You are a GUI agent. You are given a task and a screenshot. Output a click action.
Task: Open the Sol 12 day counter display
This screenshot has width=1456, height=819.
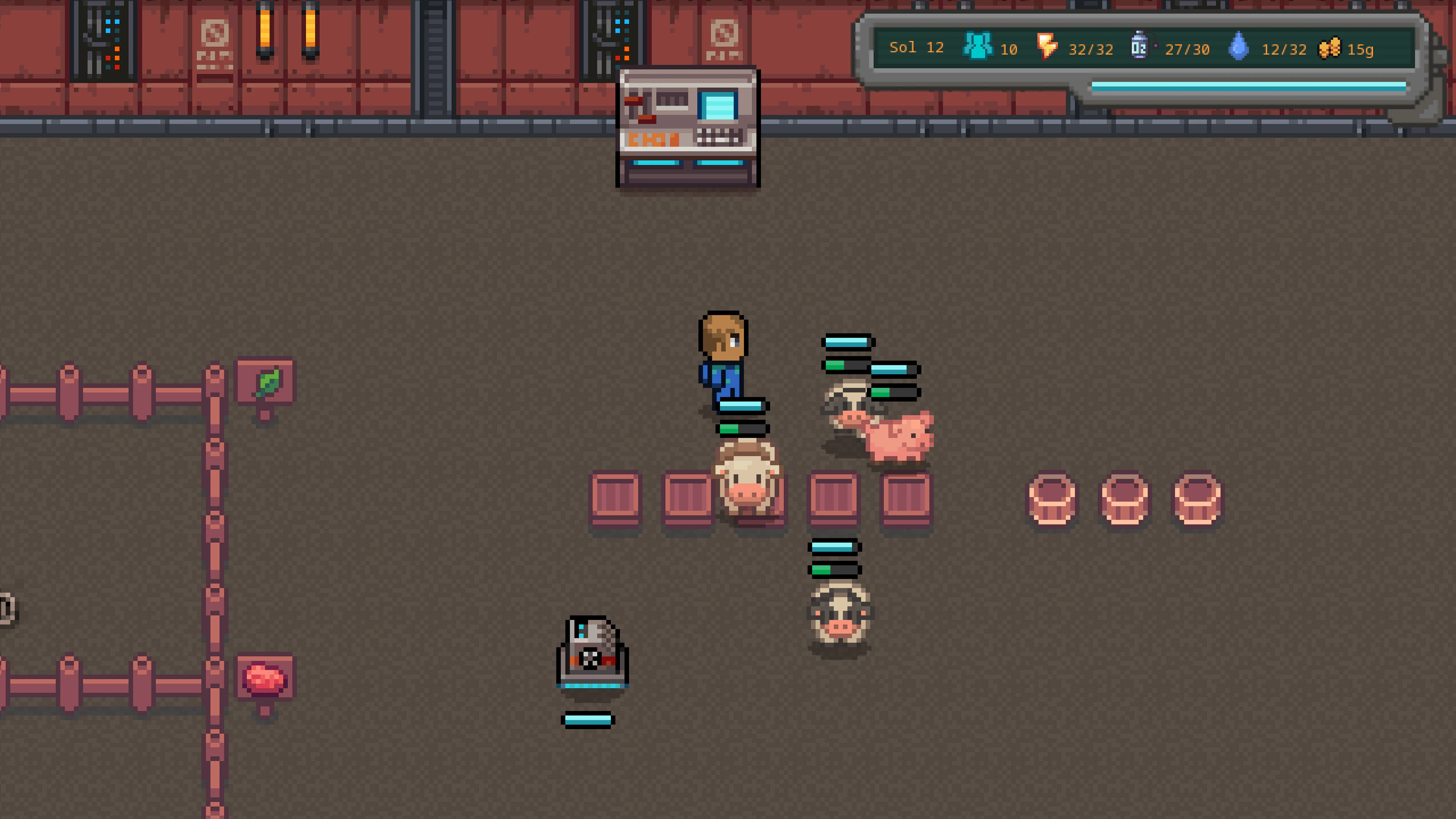(916, 48)
